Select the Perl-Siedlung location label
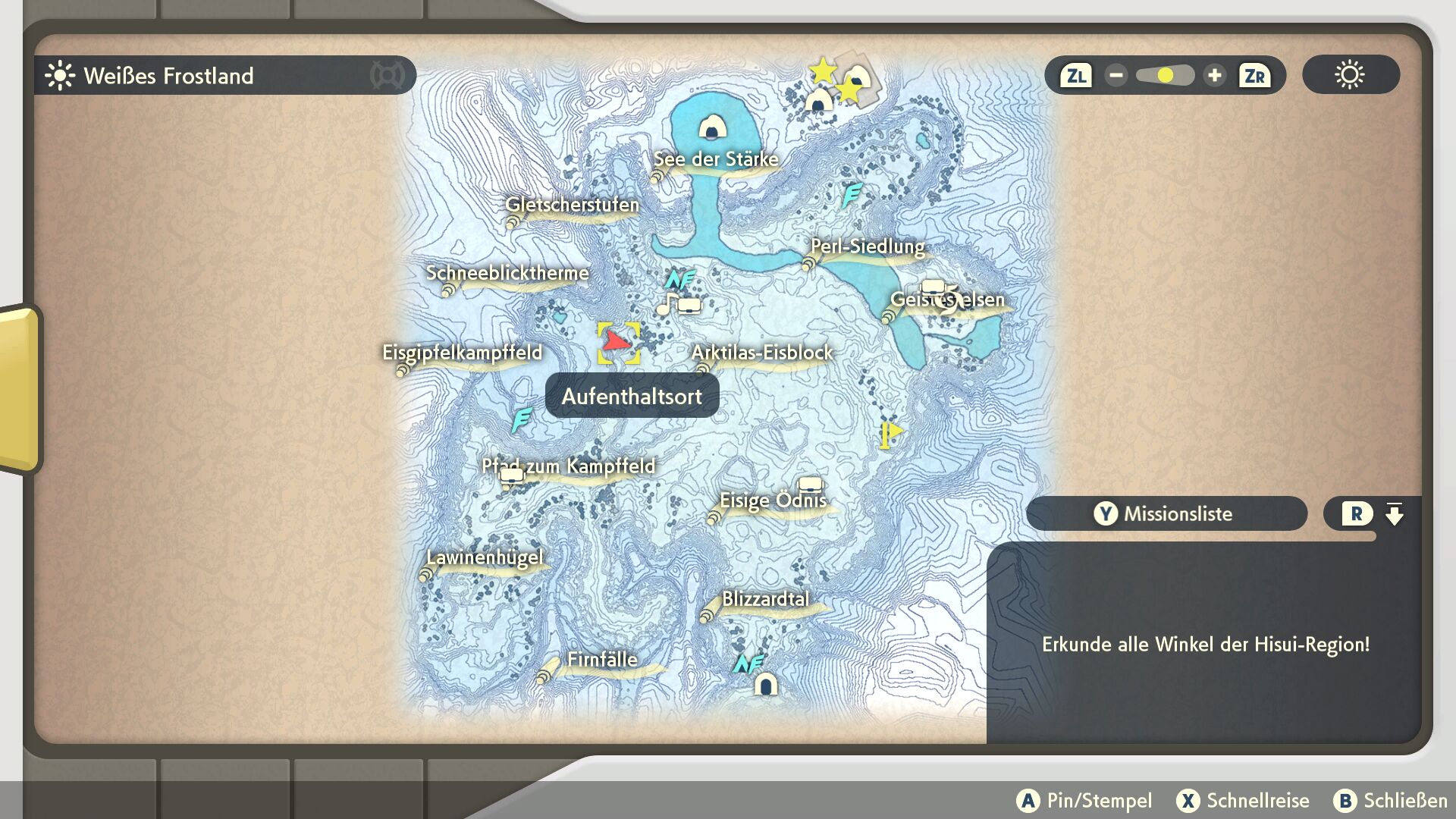The width and height of the screenshot is (1456, 819). point(868,247)
